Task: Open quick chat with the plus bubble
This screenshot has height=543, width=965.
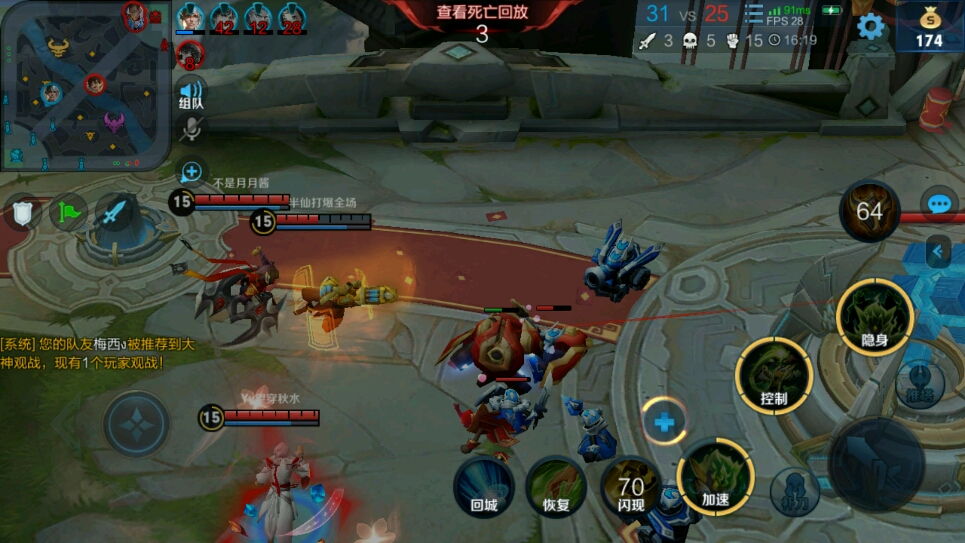Action: point(191,172)
